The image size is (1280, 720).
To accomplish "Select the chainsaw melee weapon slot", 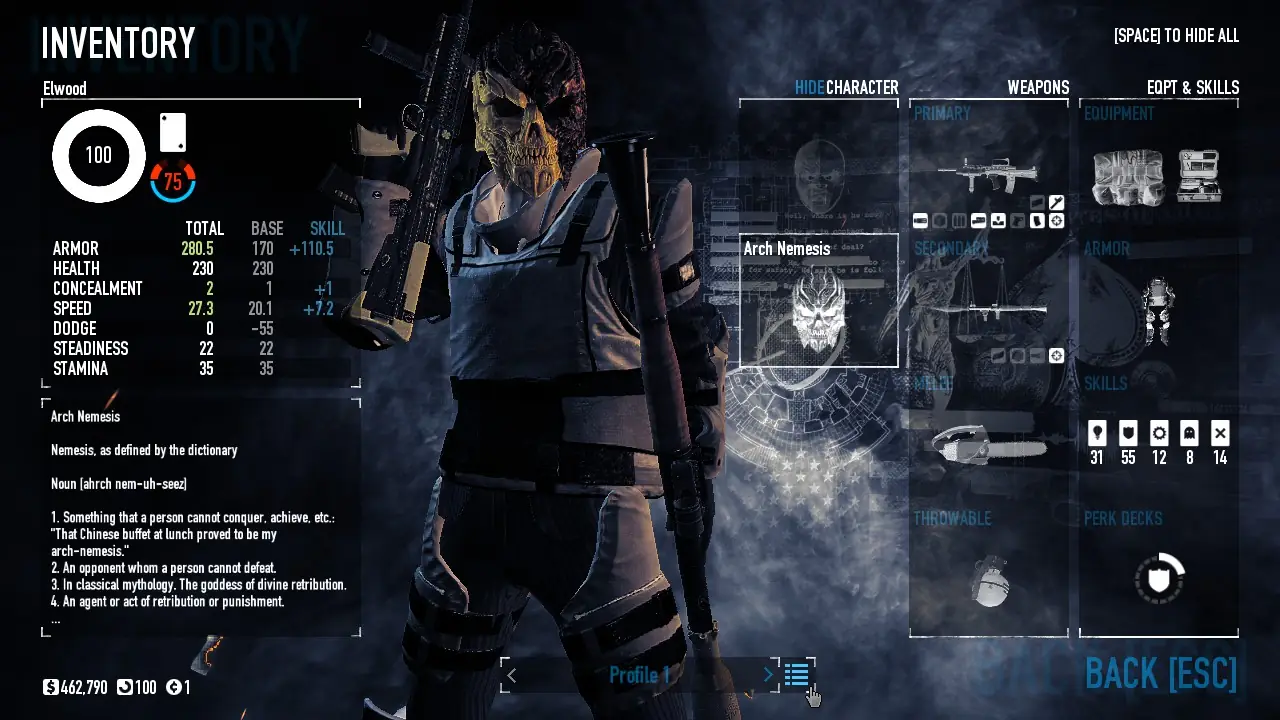I will click(989, 445).
